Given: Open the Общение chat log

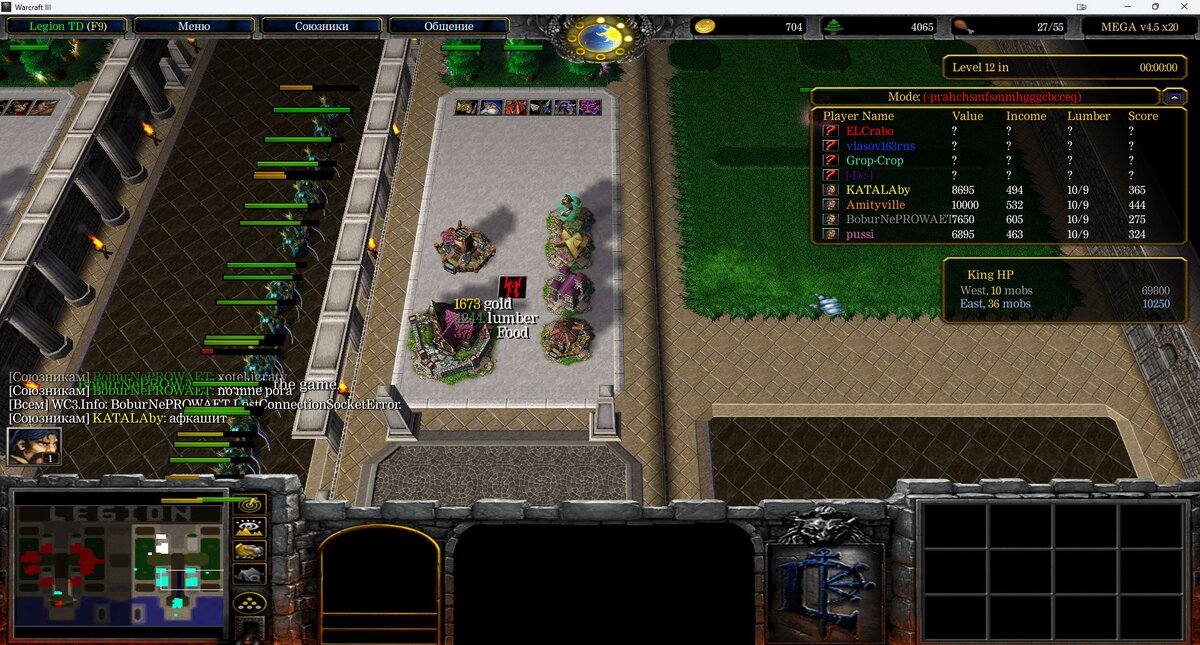Looking at the screenshot, I should (x=448, y=26).
